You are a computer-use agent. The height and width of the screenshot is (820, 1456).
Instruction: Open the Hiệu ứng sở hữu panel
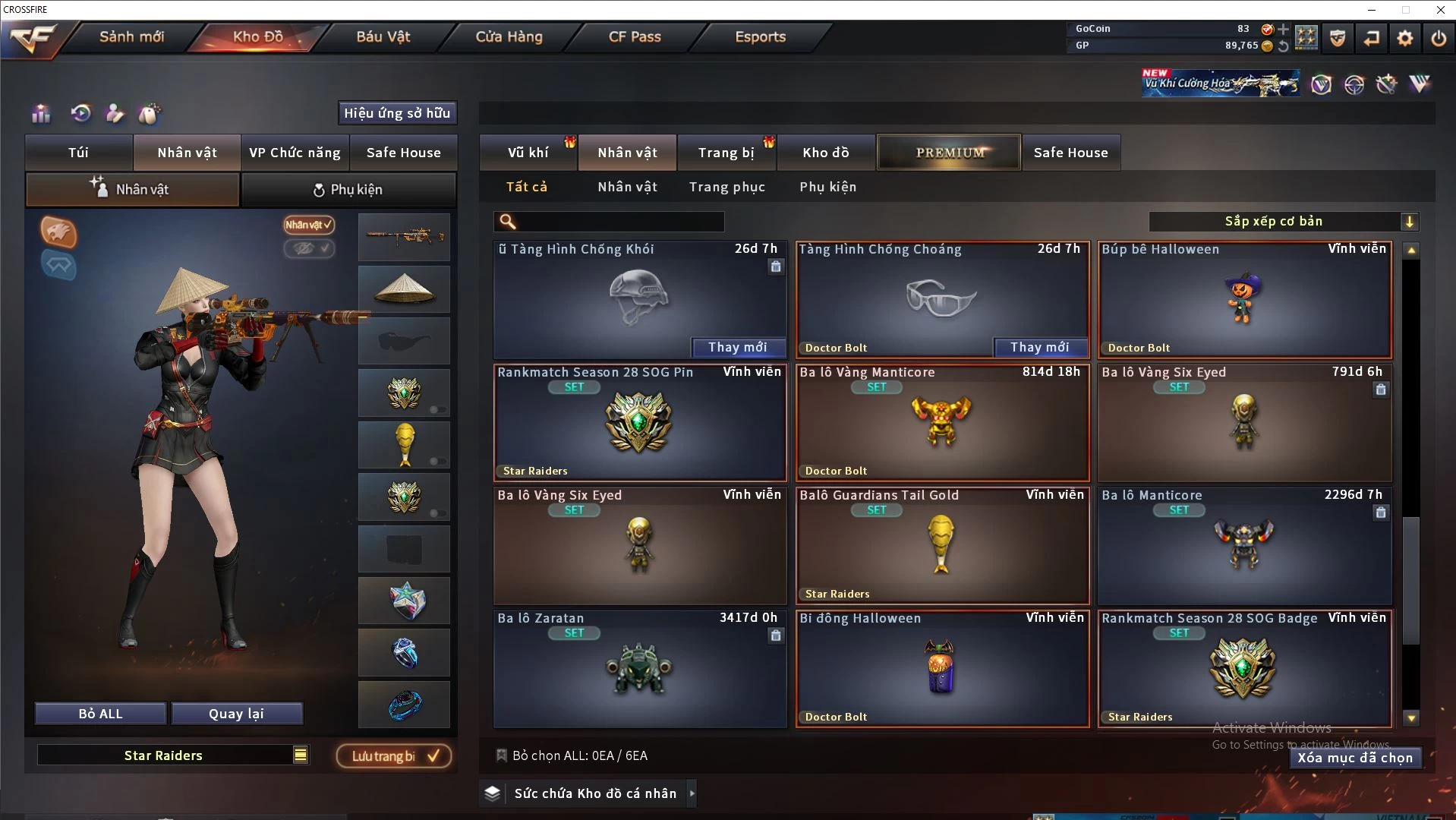coord(397,113)
